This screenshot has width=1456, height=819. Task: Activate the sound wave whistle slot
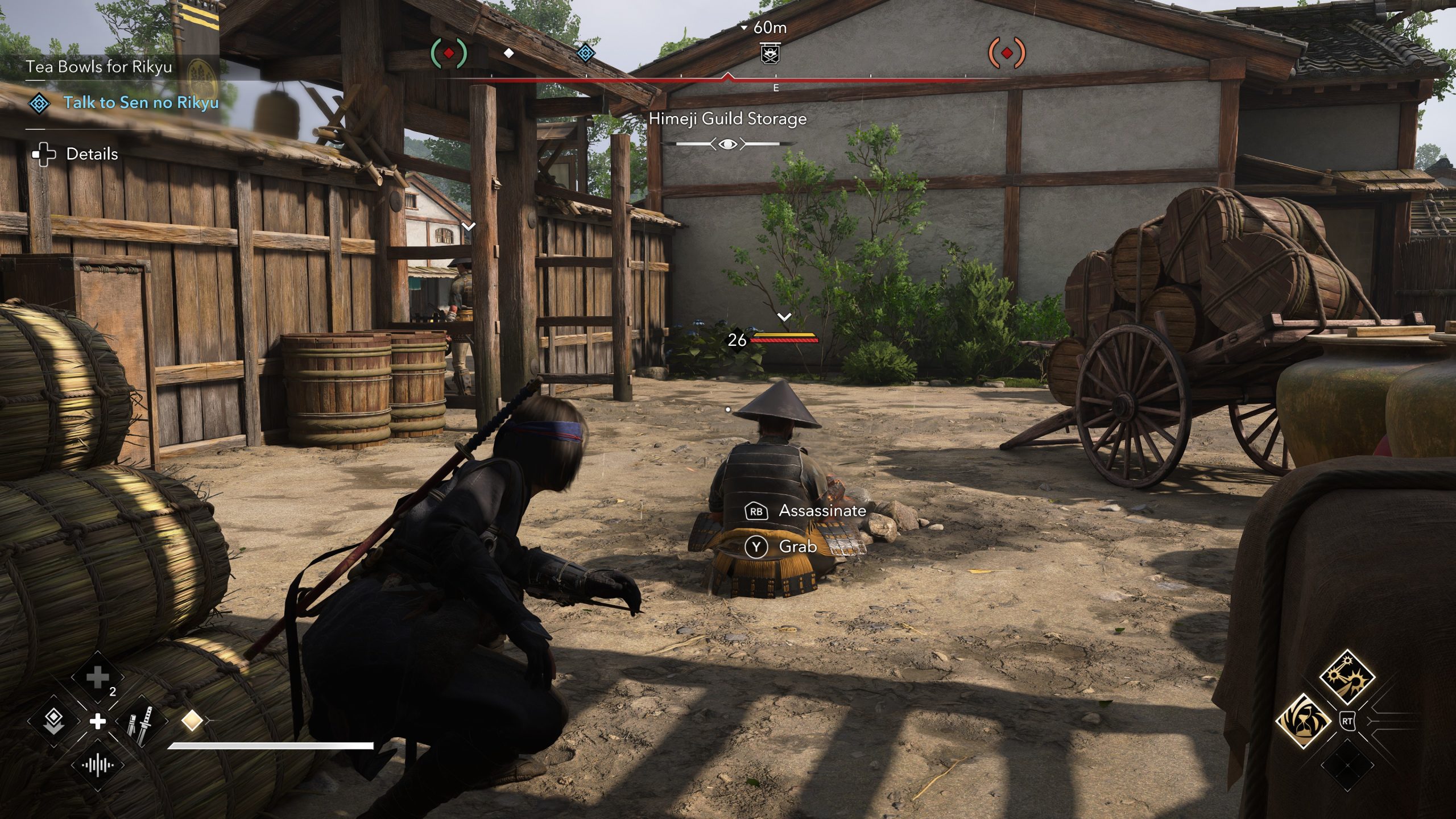click(x=98, y=765)
